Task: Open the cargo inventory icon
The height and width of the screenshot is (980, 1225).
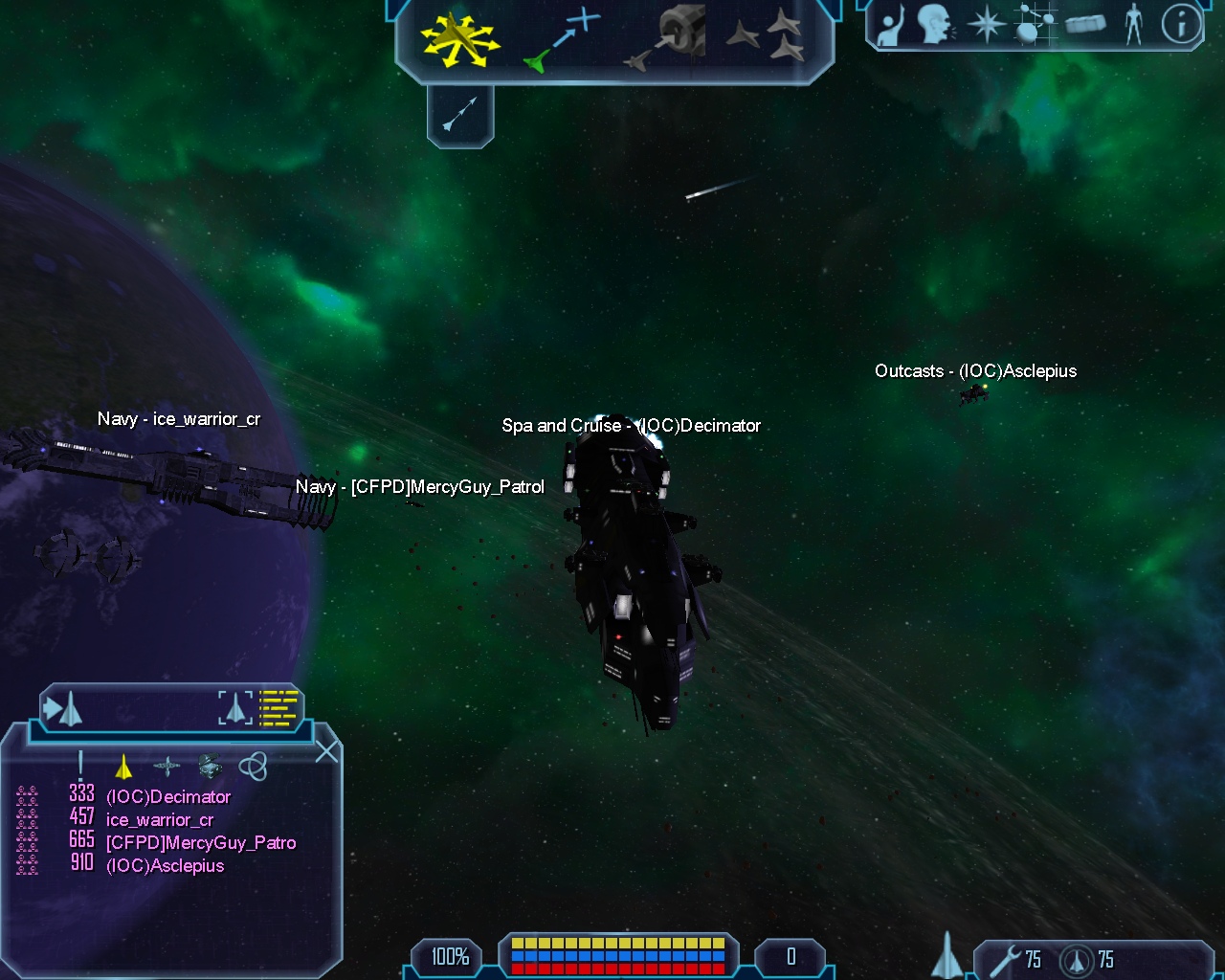Action: [x=1084, y=25]
